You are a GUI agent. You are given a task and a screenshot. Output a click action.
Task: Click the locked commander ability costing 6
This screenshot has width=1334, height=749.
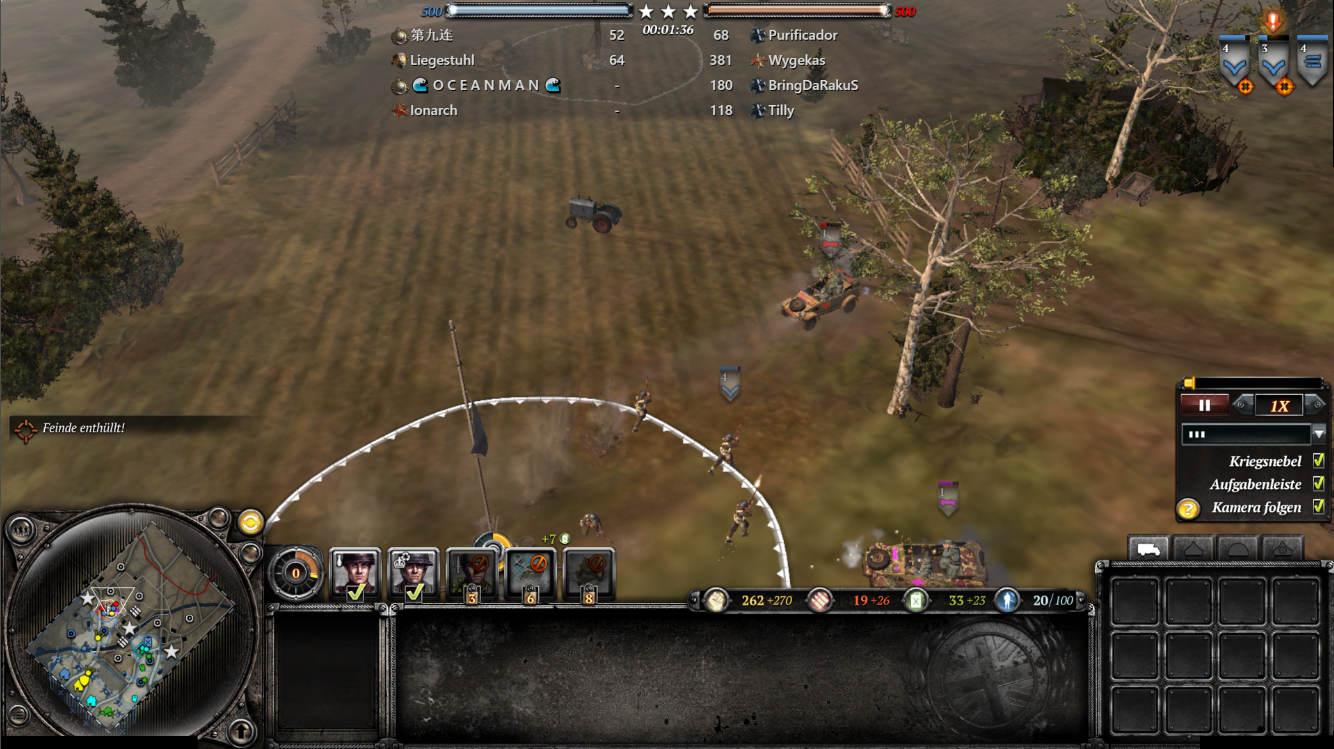[x=530, y=574]
